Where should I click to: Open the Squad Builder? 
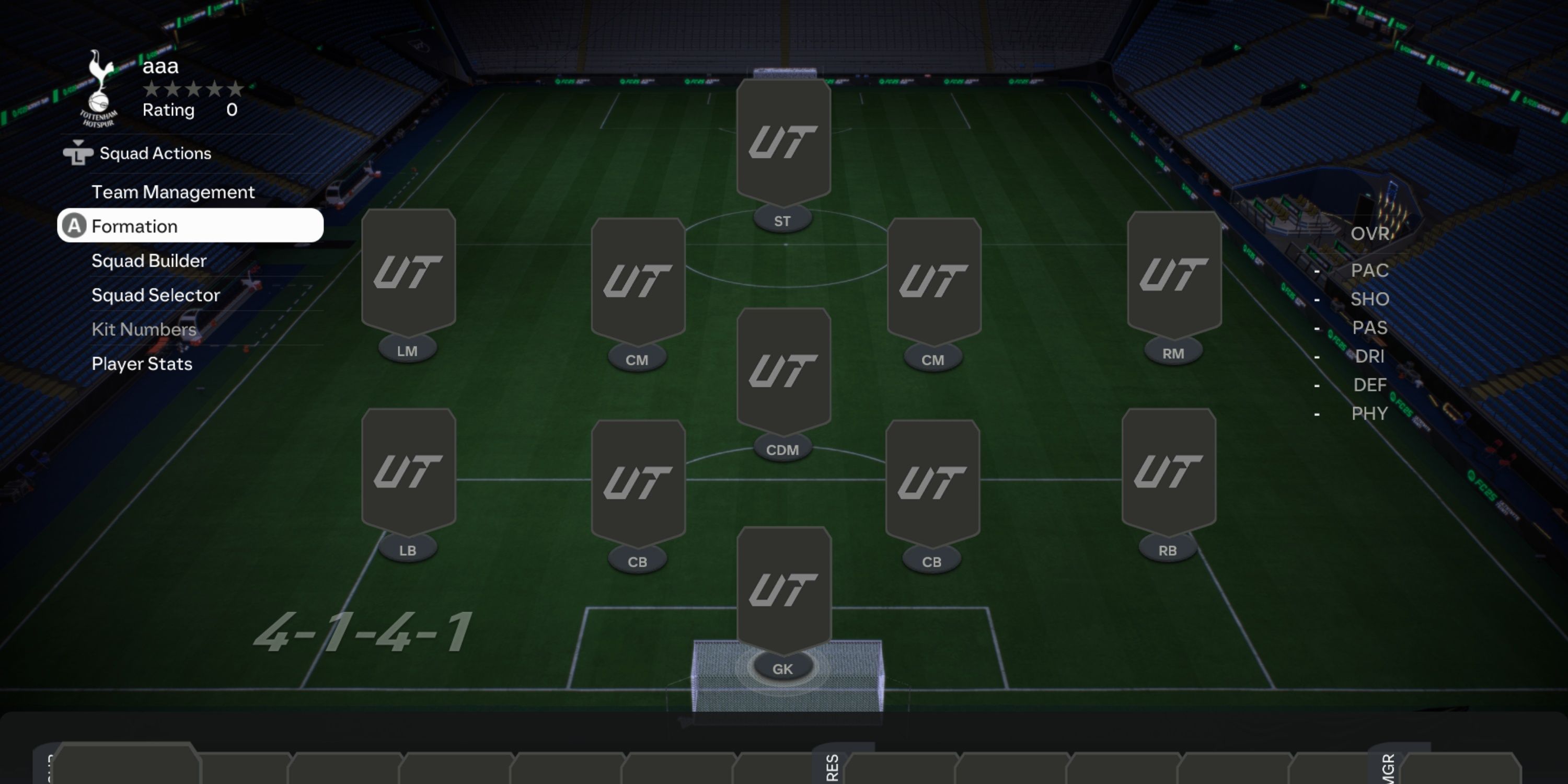pyautogui.click(x=149, y=260)
